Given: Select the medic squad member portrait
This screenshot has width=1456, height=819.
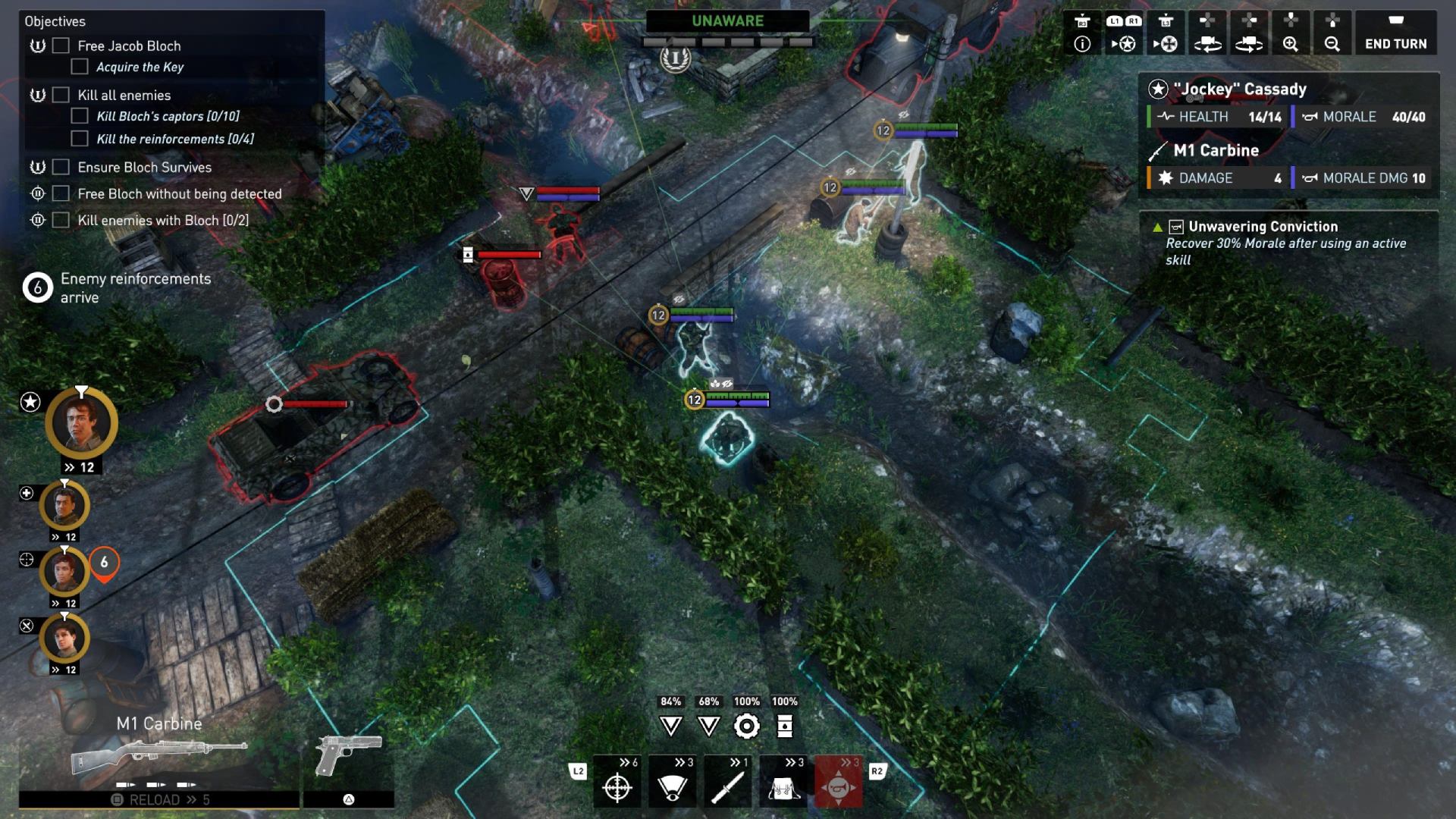Looking at the screenshot, I should [x=64, y=506].
